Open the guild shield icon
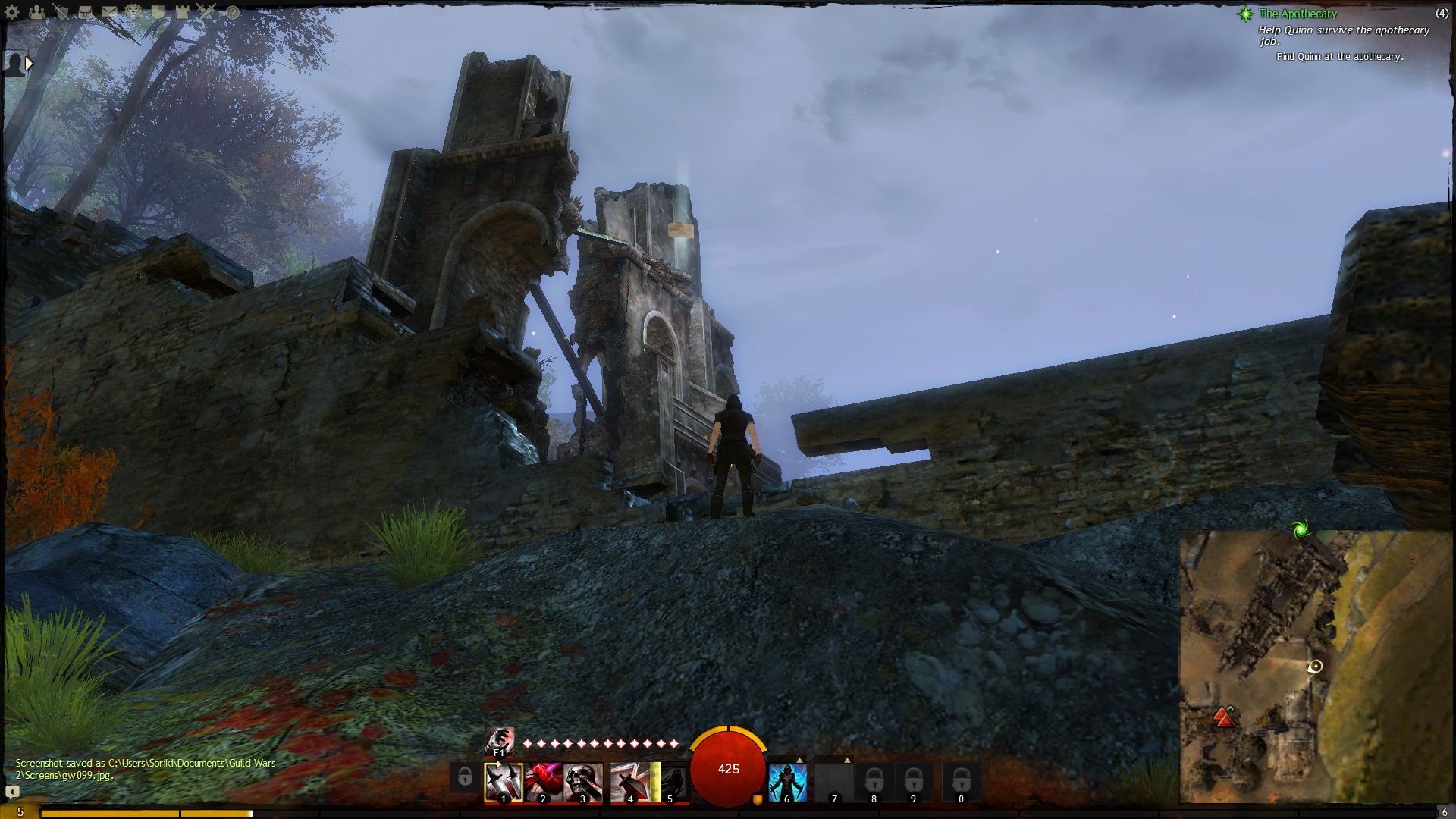 [158, 12]
